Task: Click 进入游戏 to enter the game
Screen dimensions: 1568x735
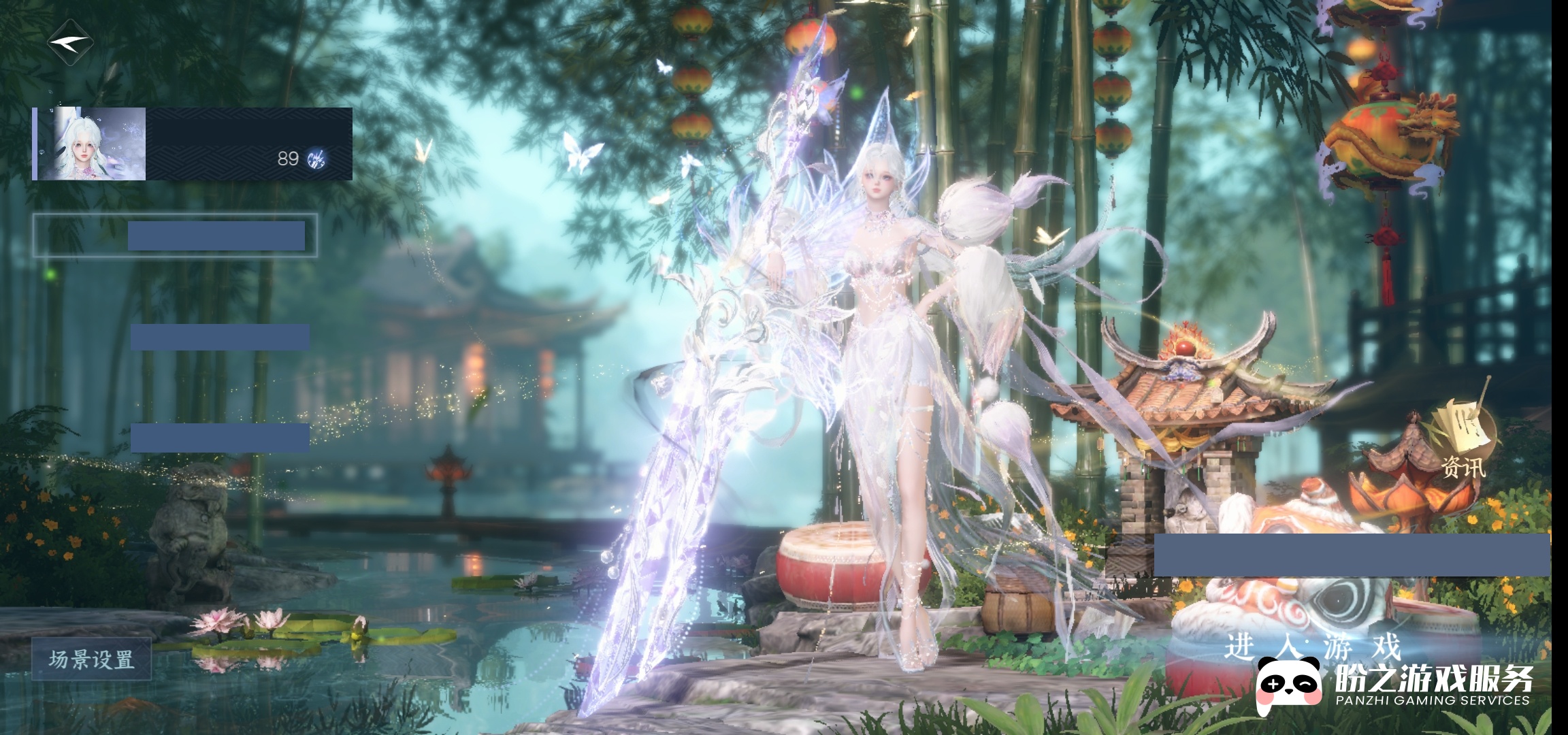Action: click(1312, 646)
